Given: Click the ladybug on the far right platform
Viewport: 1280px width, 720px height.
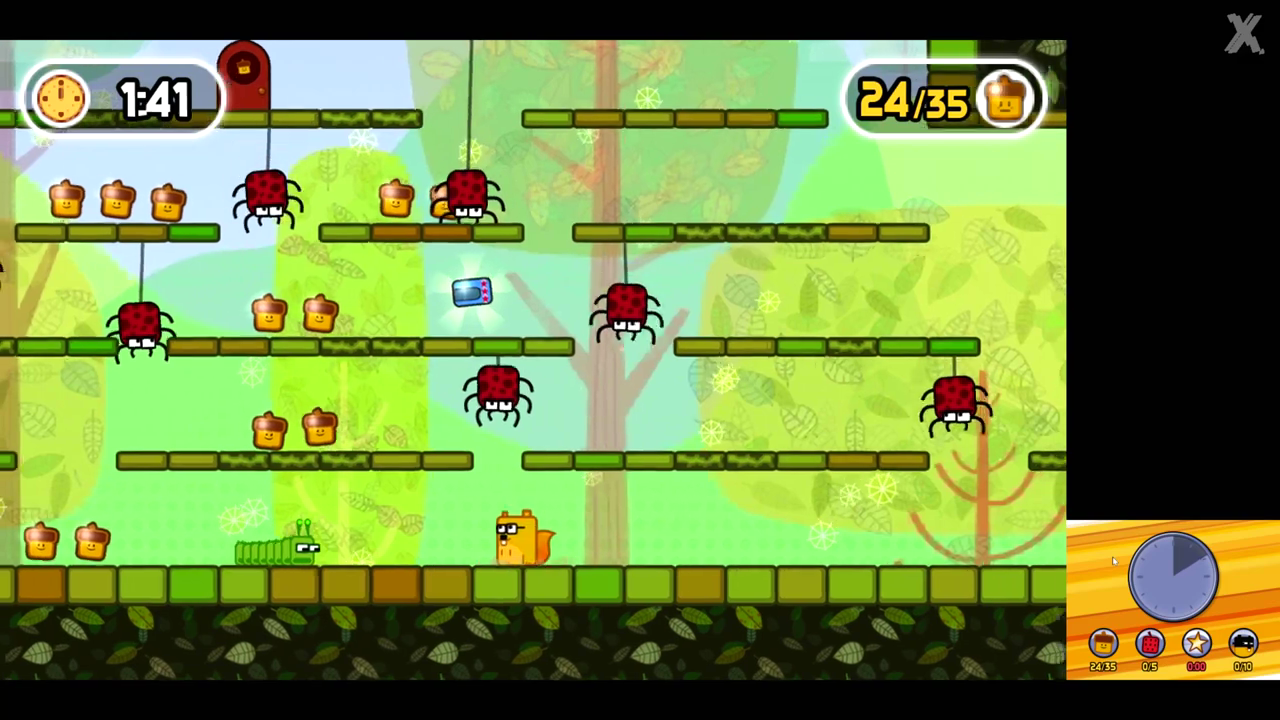Looking at the screenshot, I should click(953, 398).
